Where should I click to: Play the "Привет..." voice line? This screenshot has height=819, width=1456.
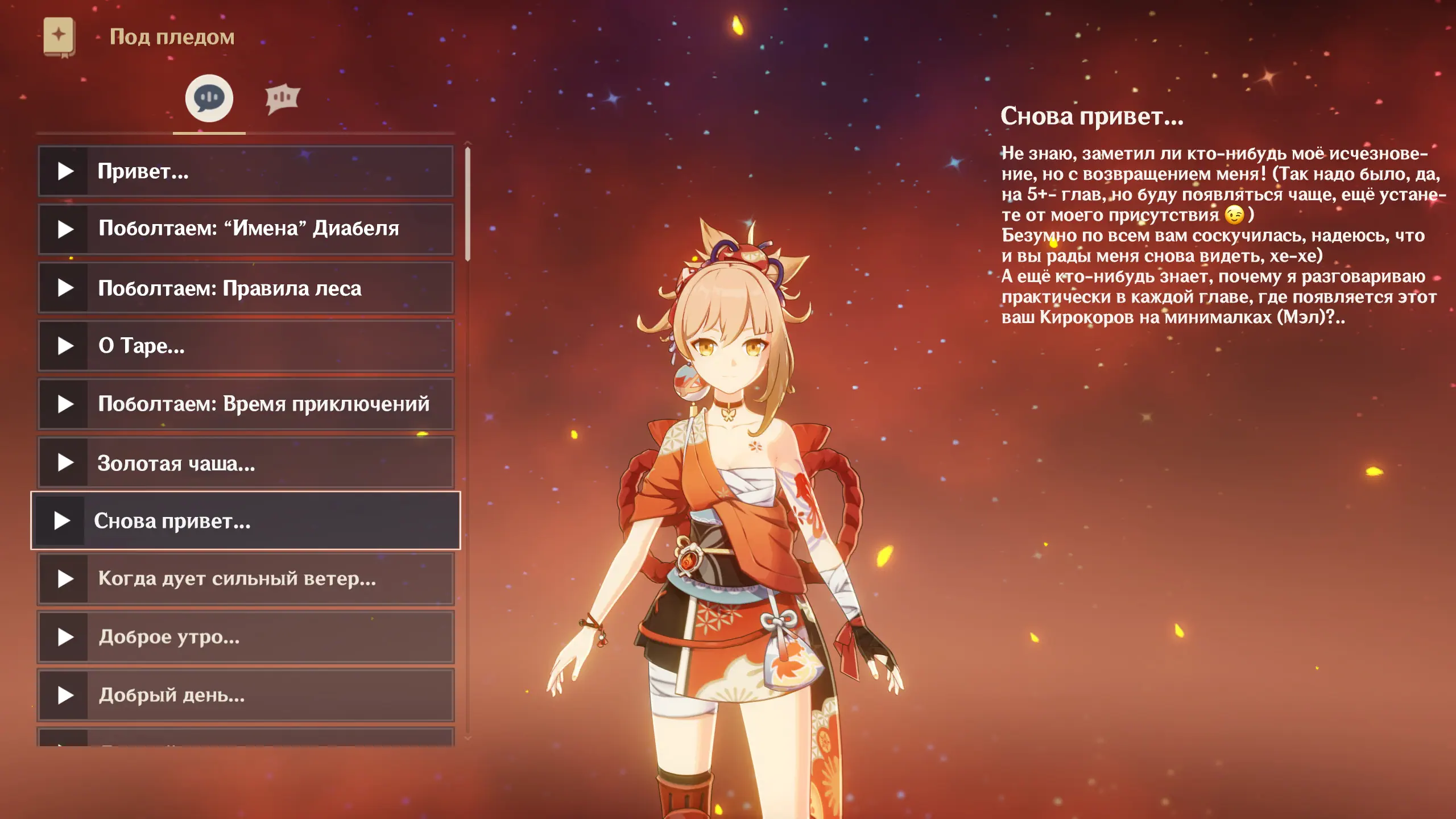(x=246, y=171)
